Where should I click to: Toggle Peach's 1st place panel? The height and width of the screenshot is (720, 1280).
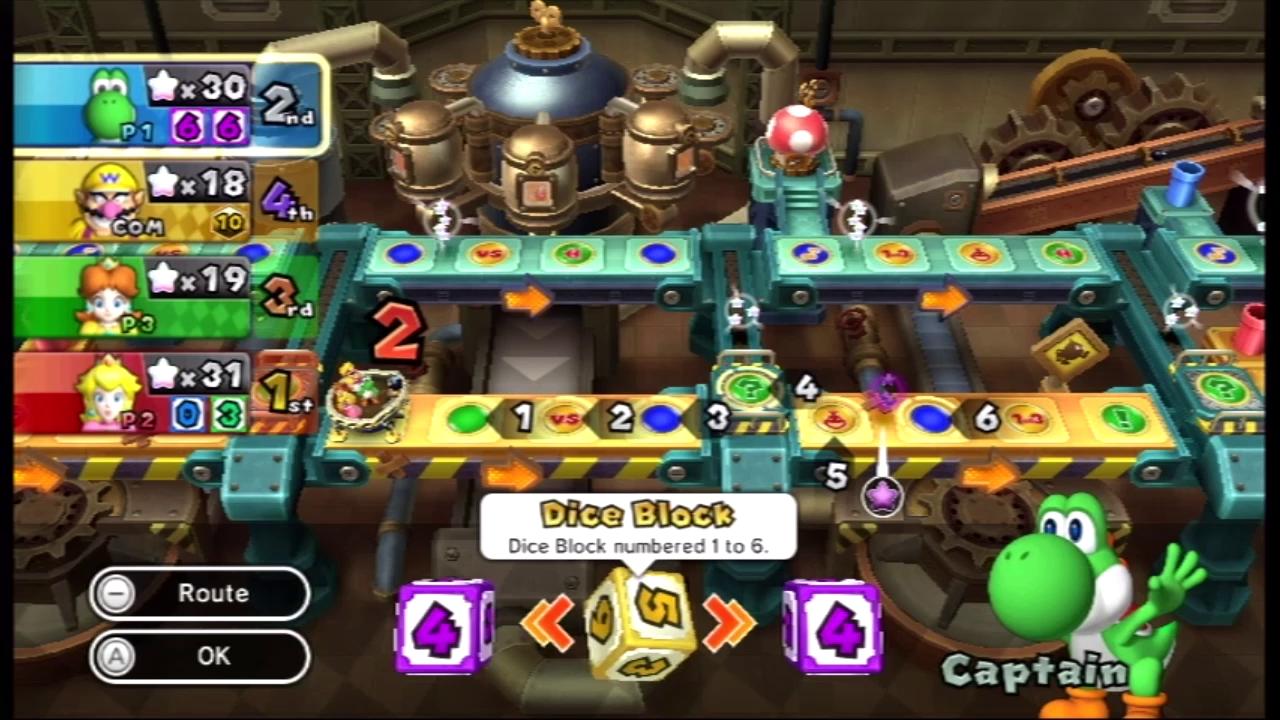[x=160, y=390]
